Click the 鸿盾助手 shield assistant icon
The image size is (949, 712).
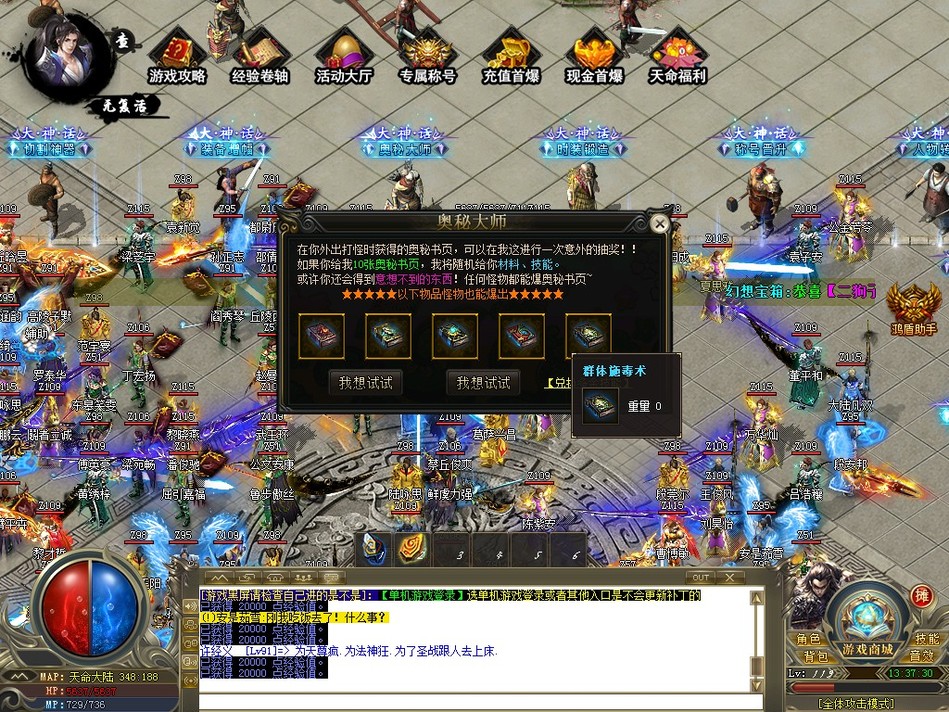[x=914, y=305]
